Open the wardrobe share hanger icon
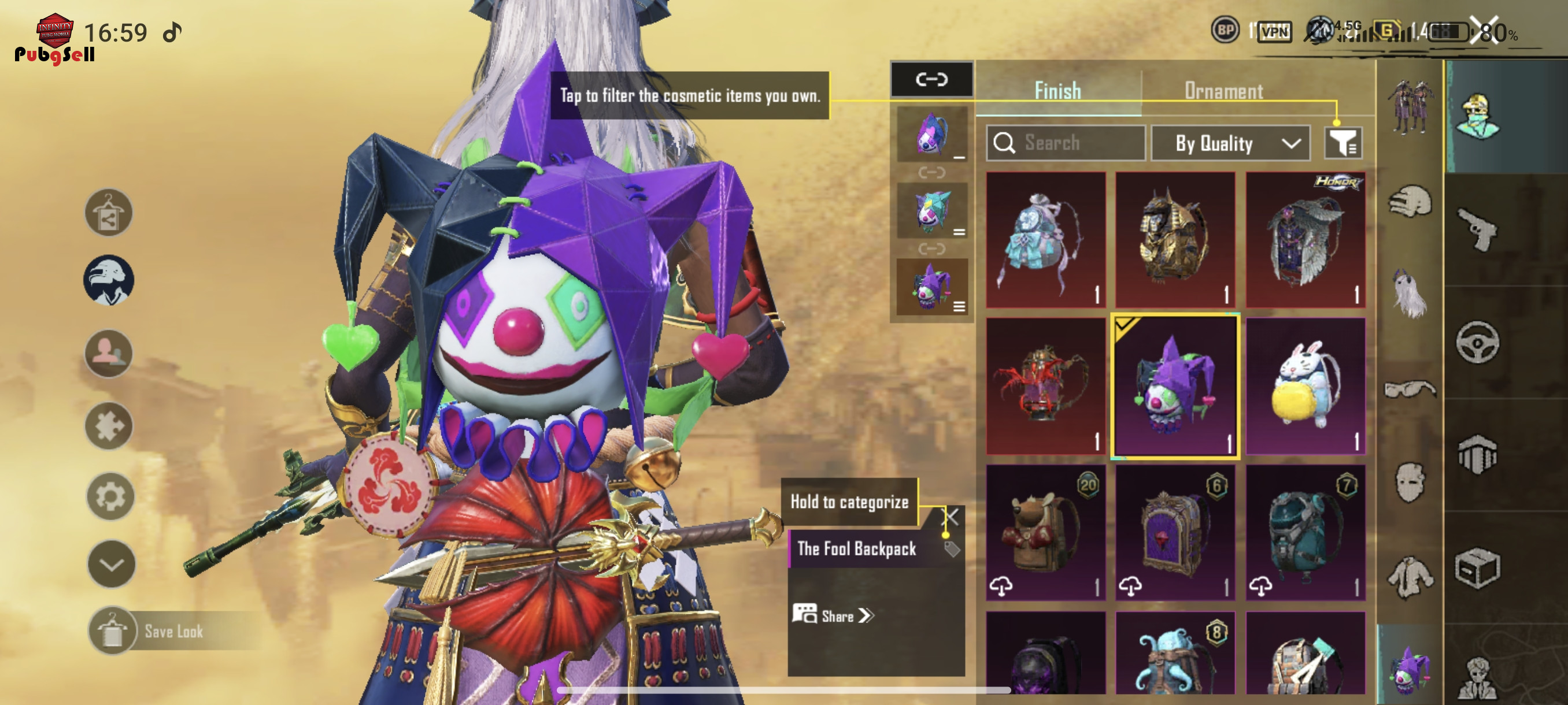The image size is (1568, 705). pyautogui.click(x=108, y=213)
